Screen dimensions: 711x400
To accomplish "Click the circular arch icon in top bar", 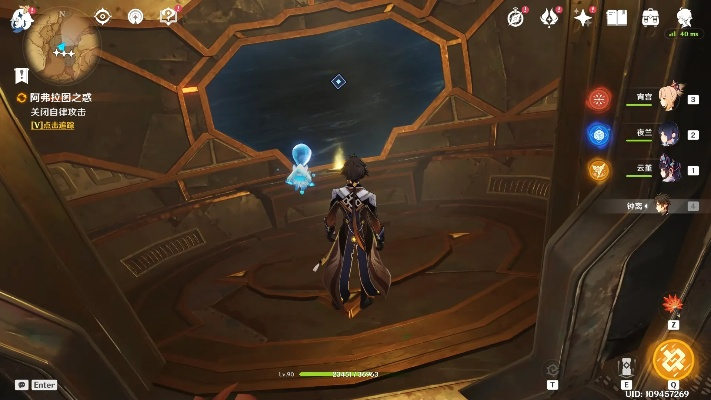I will (136, 16).
